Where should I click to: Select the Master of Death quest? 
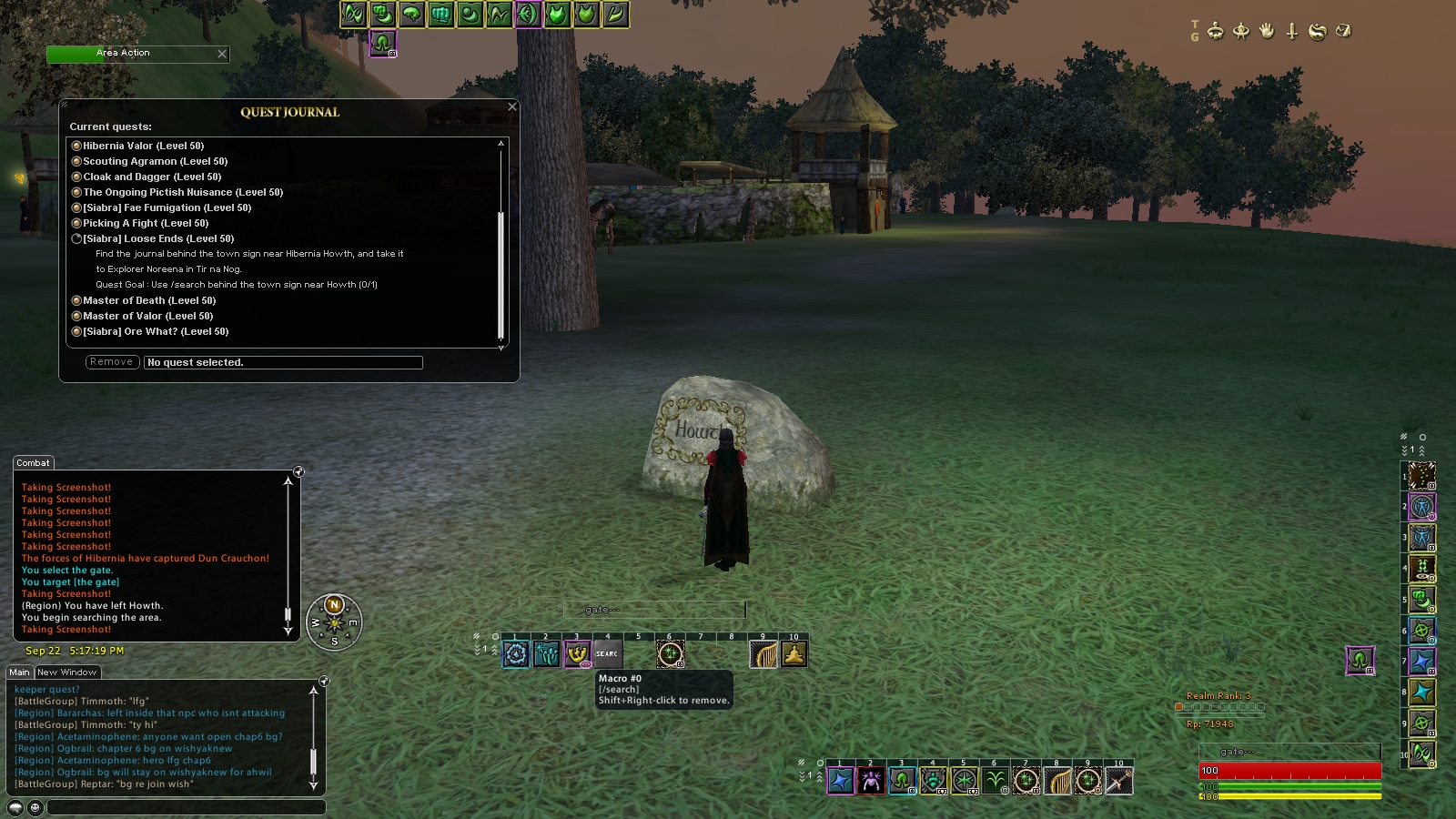[149, 300]
